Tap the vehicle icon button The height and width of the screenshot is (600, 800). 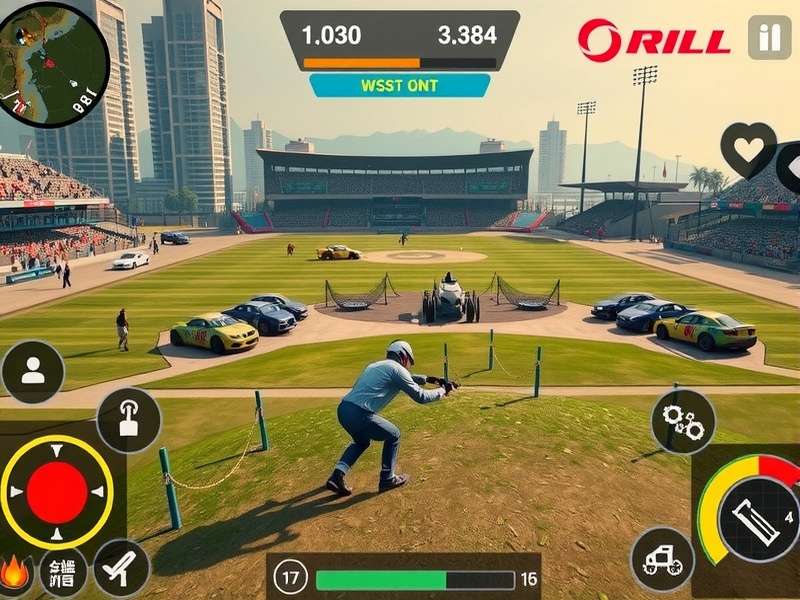662,559
